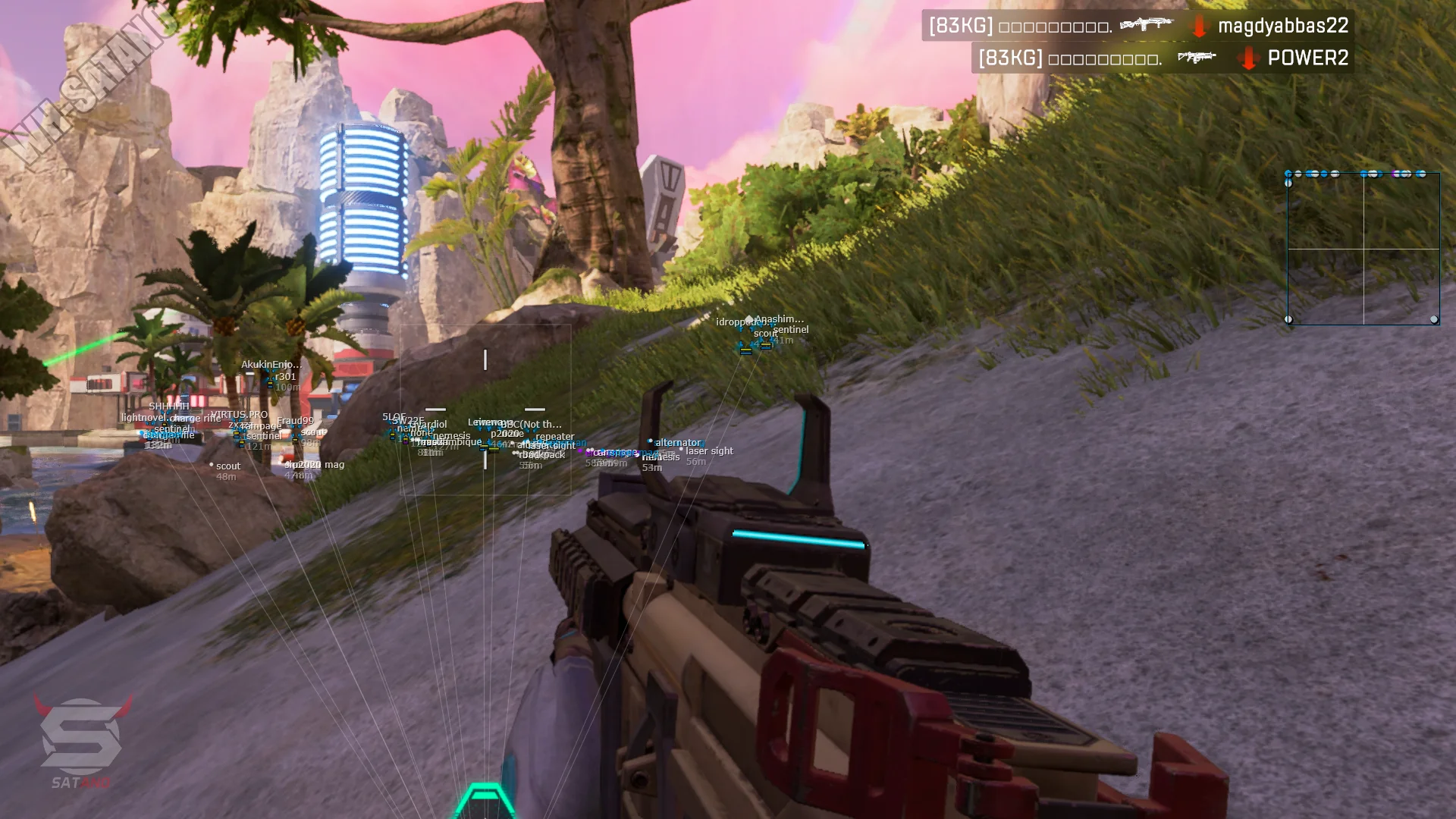Click the Satanic logo watermark
Image resolution: width=1456 pixels, height=819 pixels.
tap(81, 739)
